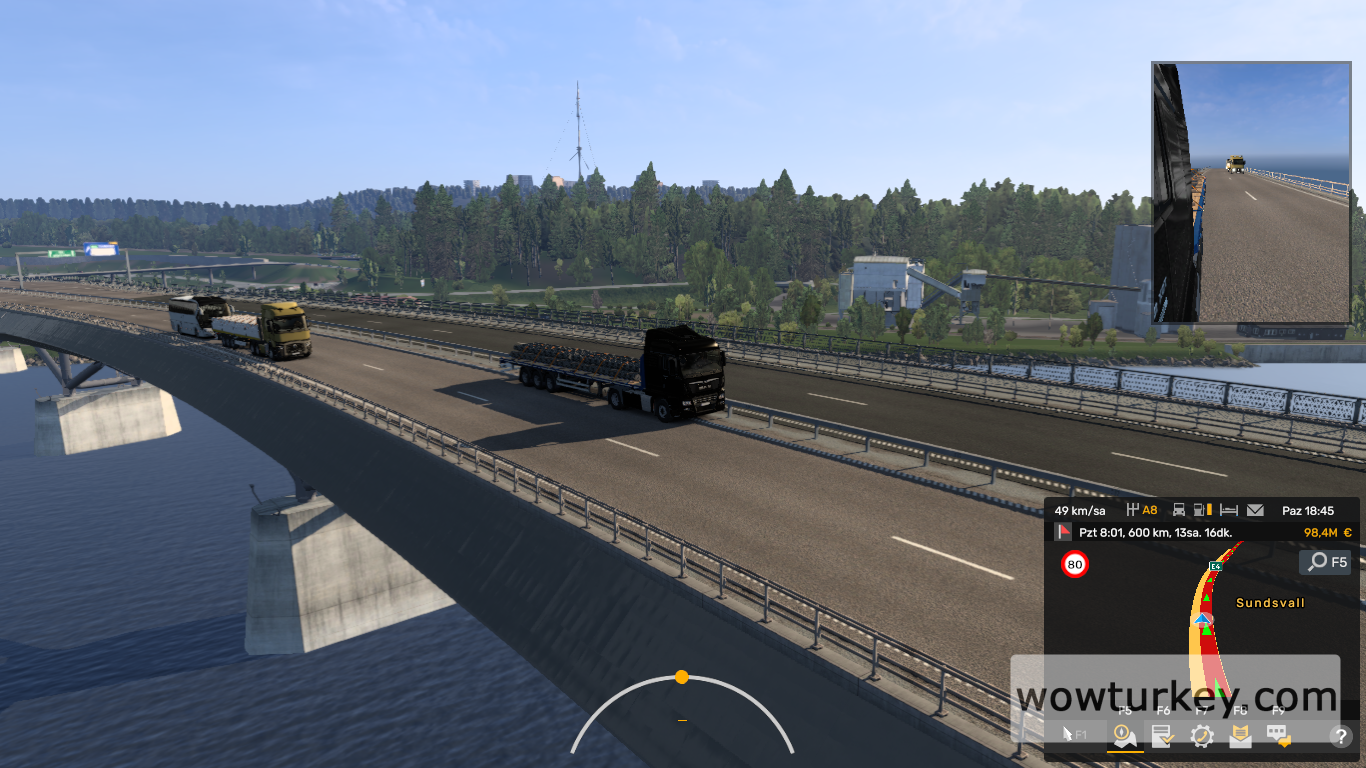The height and width of the screenshot is (768, 1366).
Task: Expand the GPS map using the F5 magnifier
Action: (x=1325, y=562)
